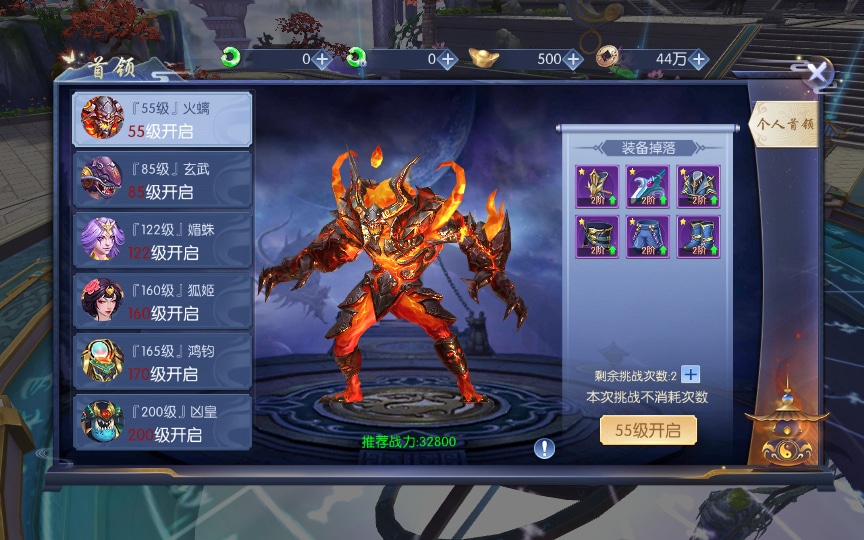Viewport: 864px width, 540px height.
Task: Inspect the golden gauntlet drop item
Action: click(x=595, y=186)
